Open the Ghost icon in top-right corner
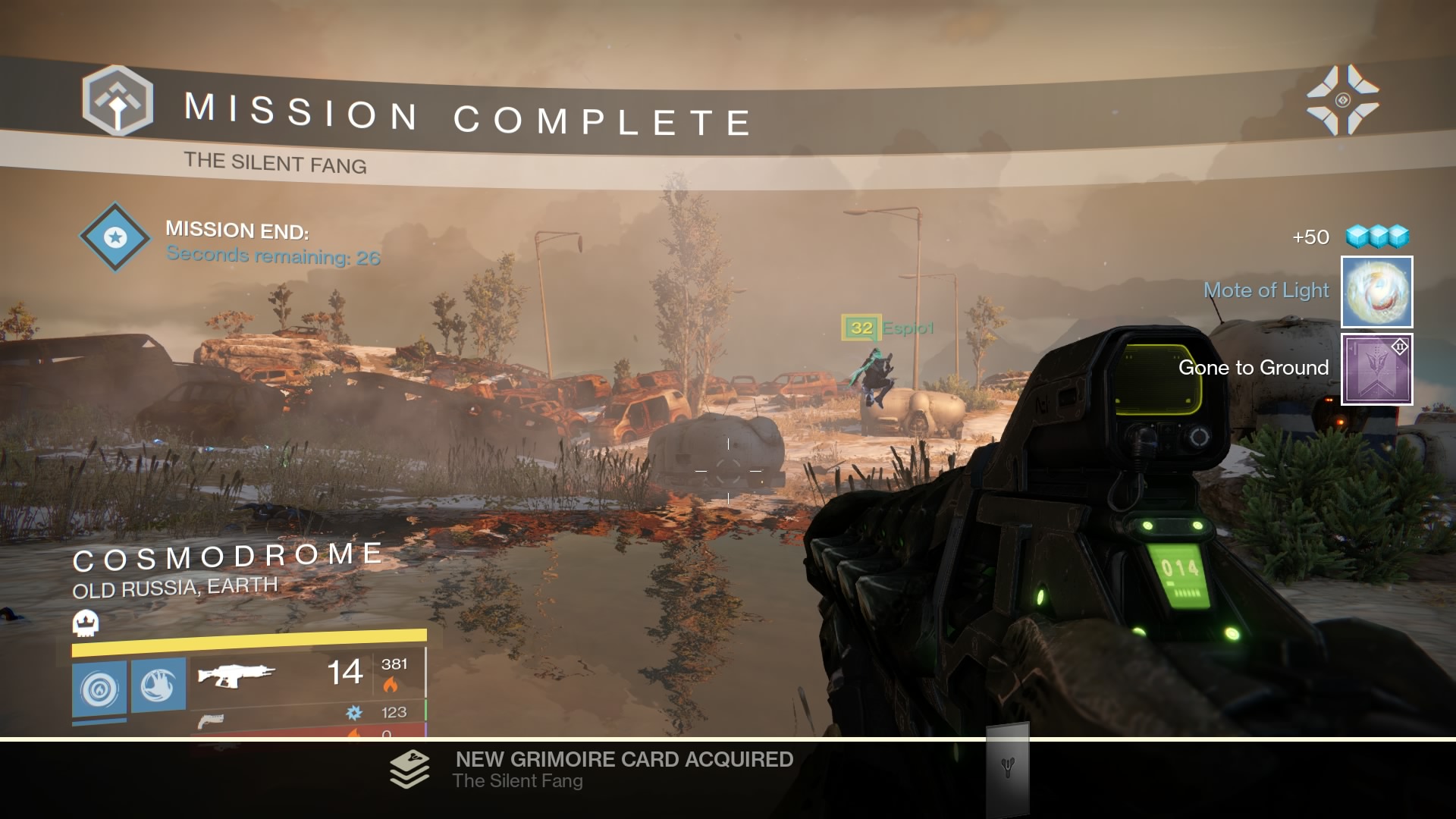Image resolution: width=1456 pixels, height=819 pixels. click(x=1345, y=99)
